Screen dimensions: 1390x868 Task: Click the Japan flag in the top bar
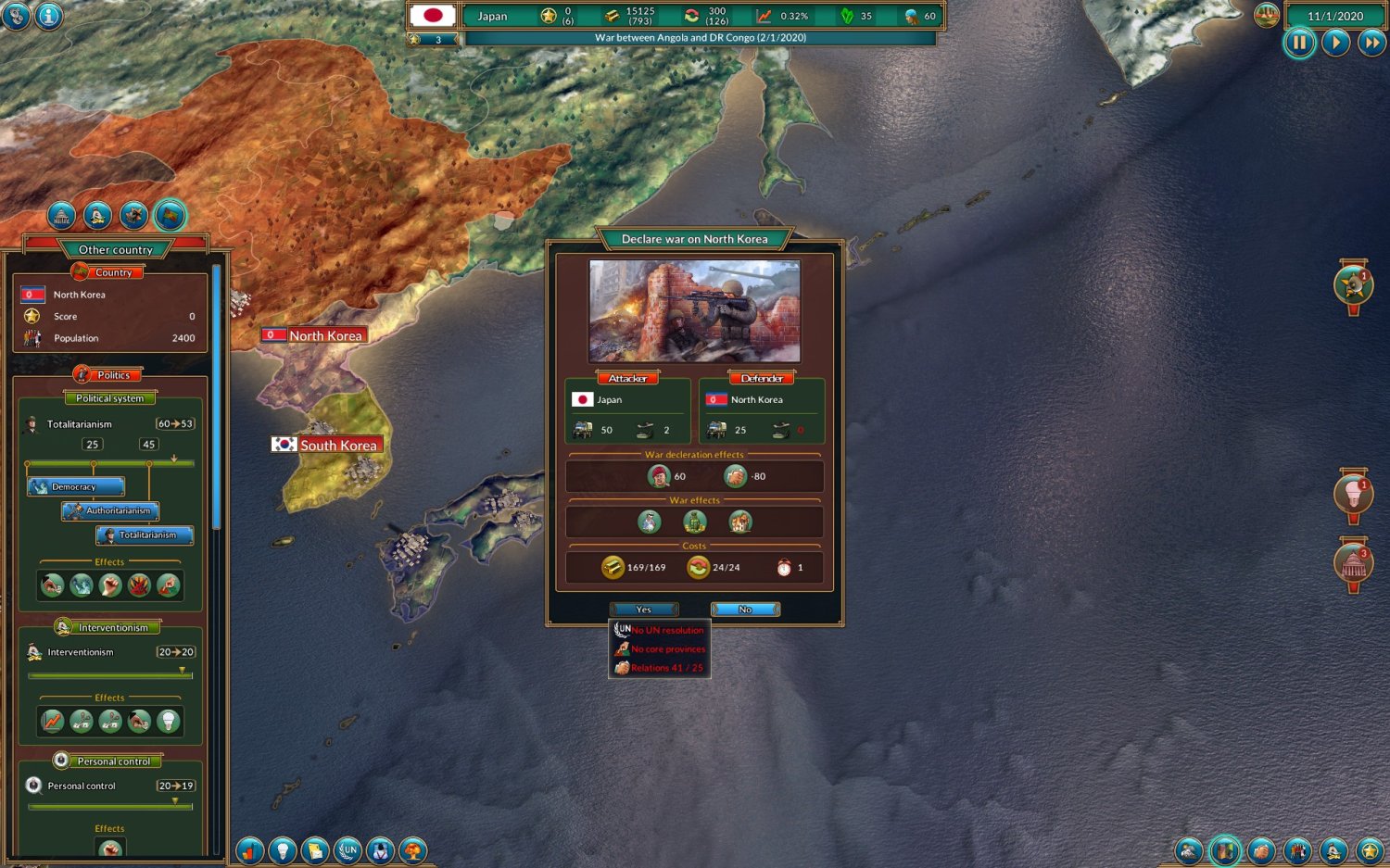pos(433,16)
